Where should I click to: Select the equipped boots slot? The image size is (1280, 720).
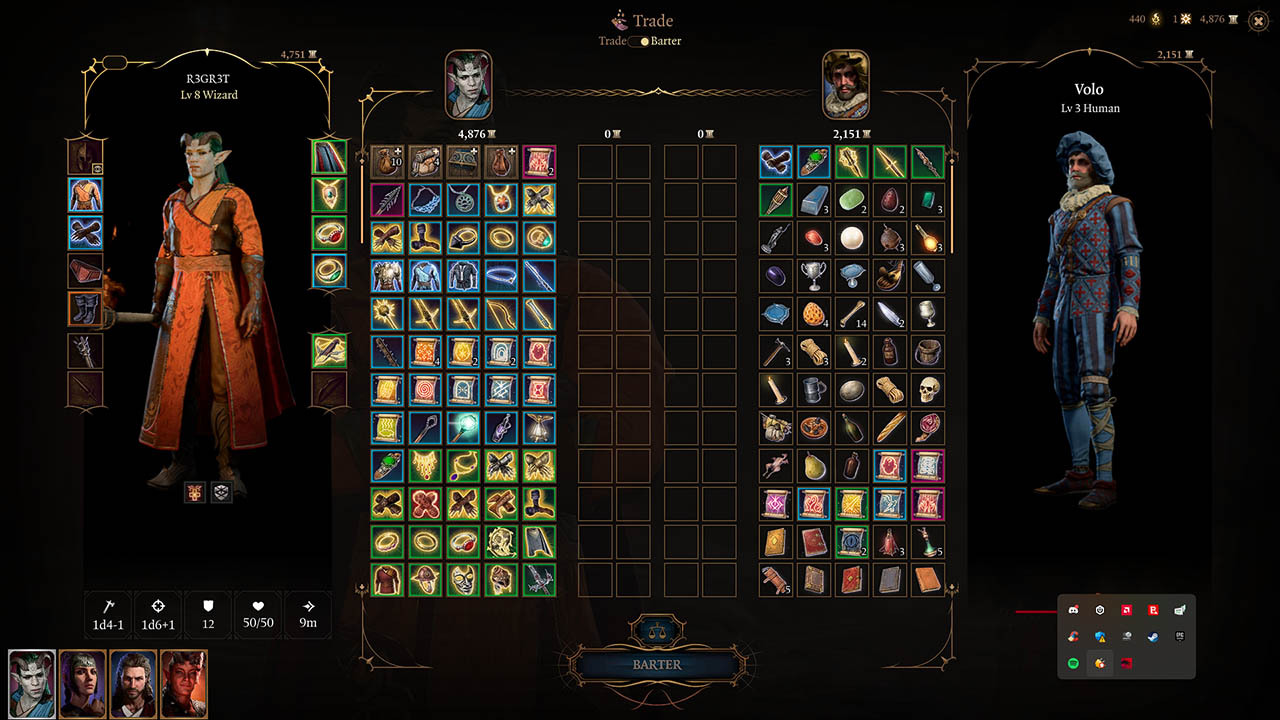pyautogui.click(x=85, y=309)
